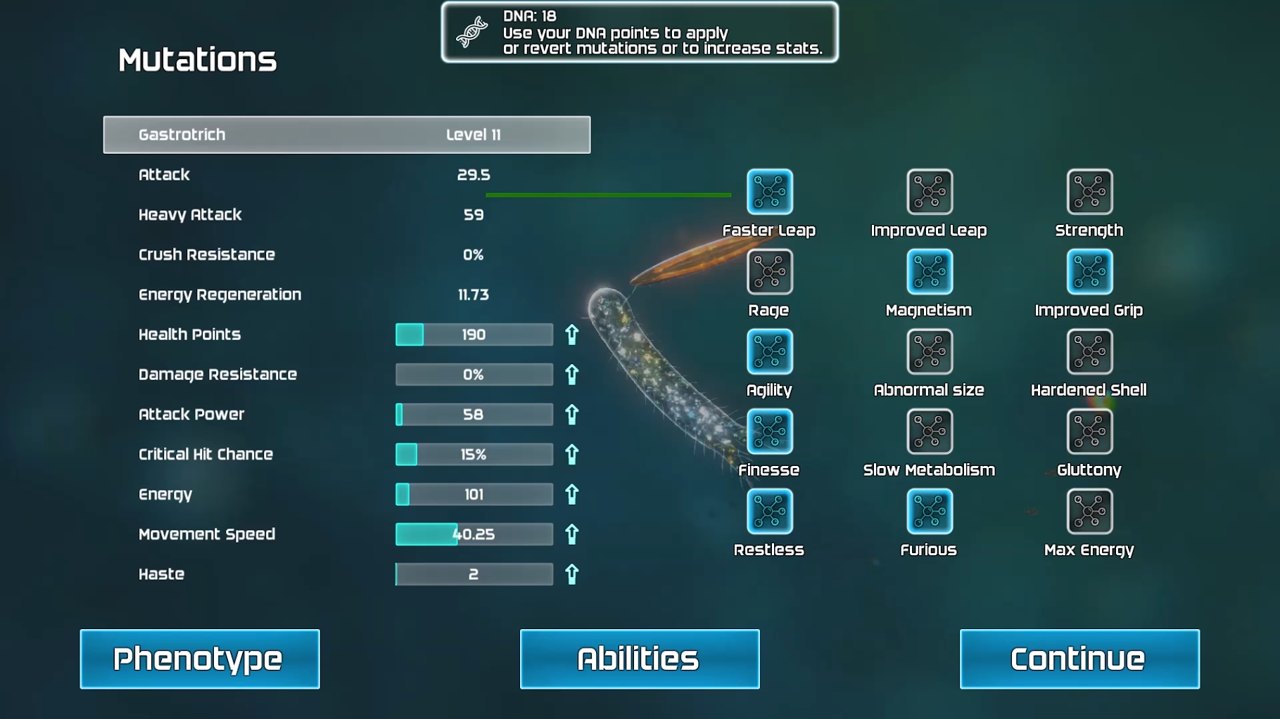This screenshot has width=1280, height=719.
Task: Select the Strength mutation icon
Action: [1089, 192]
